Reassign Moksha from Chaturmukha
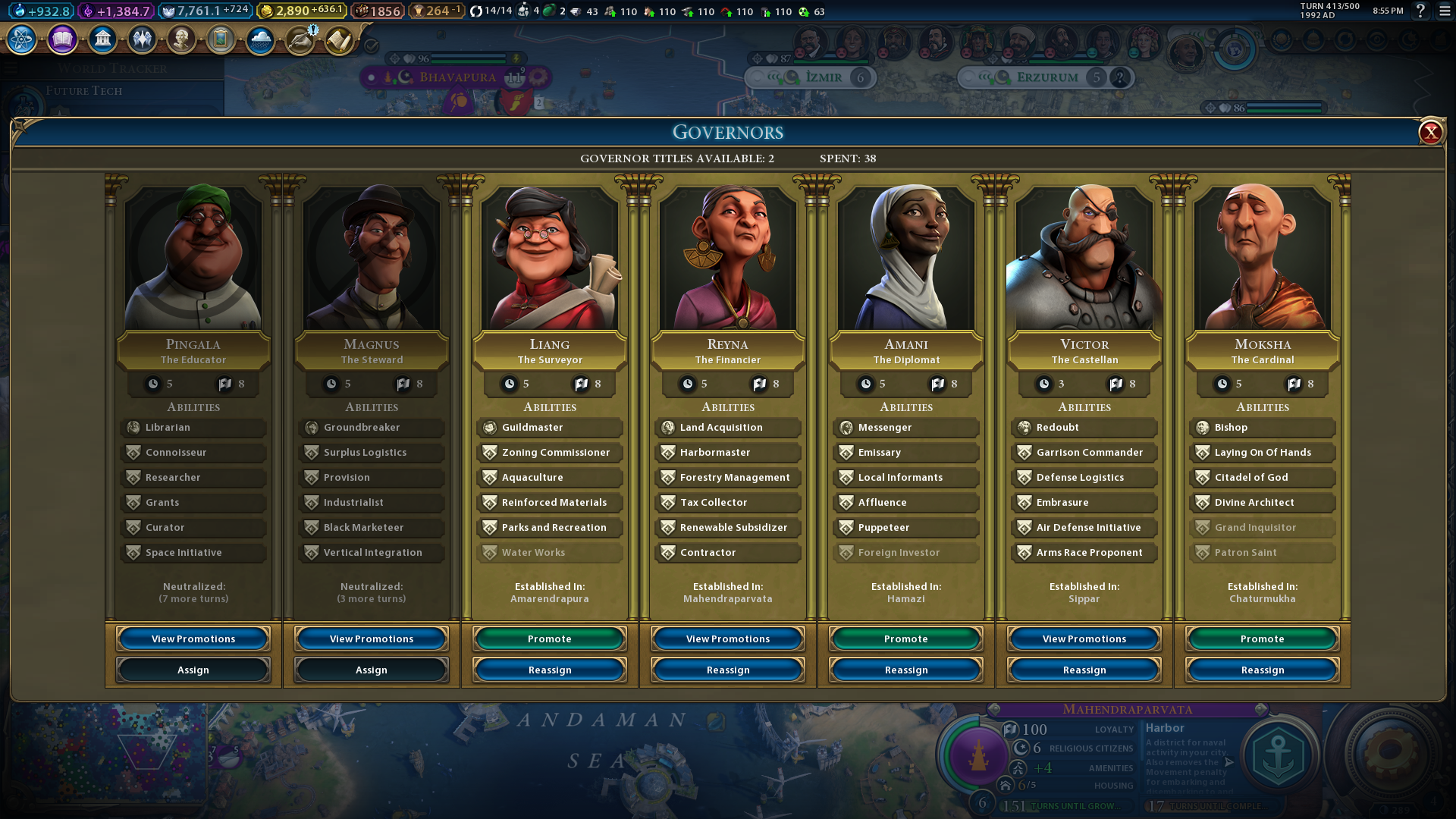This screenshot has width=1456, height=819. click(1262, 670)
